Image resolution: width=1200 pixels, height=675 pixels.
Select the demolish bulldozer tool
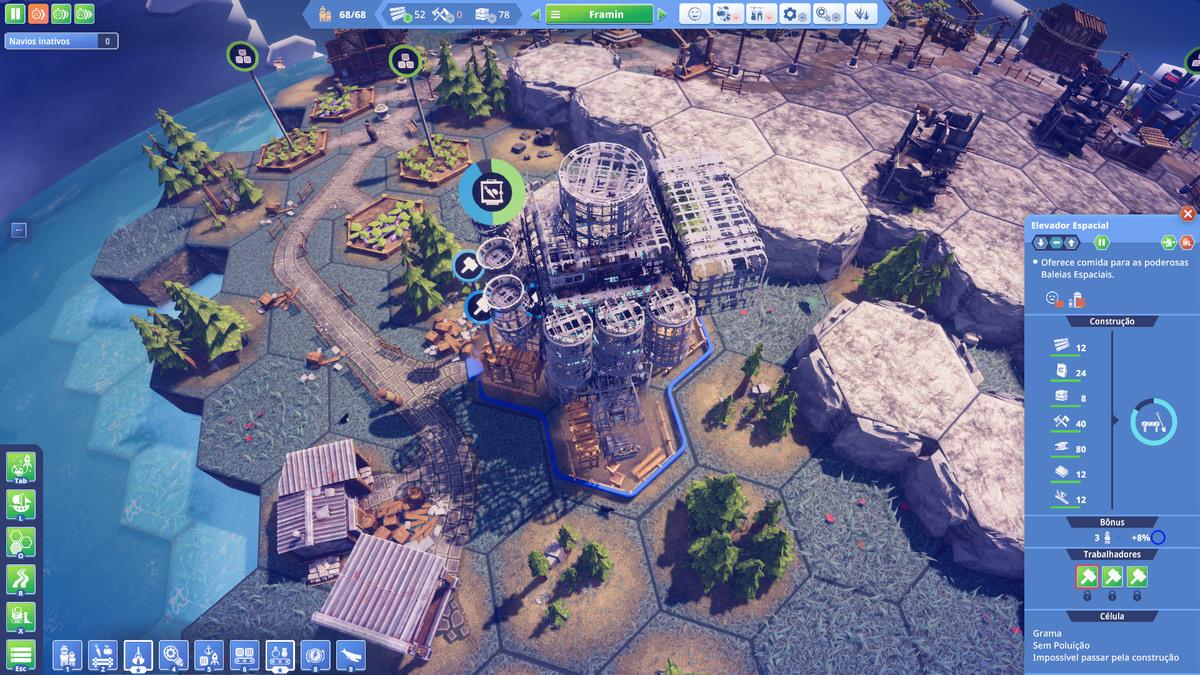pos(21,617)
